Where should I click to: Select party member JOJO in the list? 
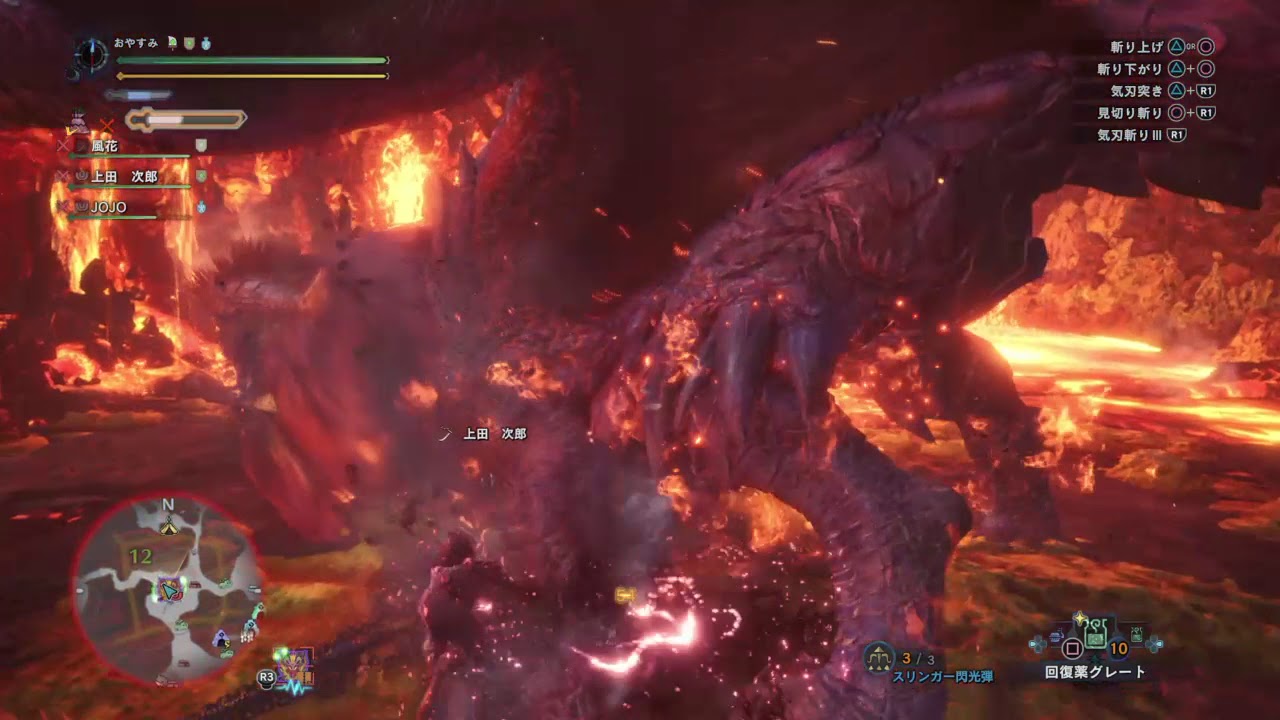tap(108, 207)
